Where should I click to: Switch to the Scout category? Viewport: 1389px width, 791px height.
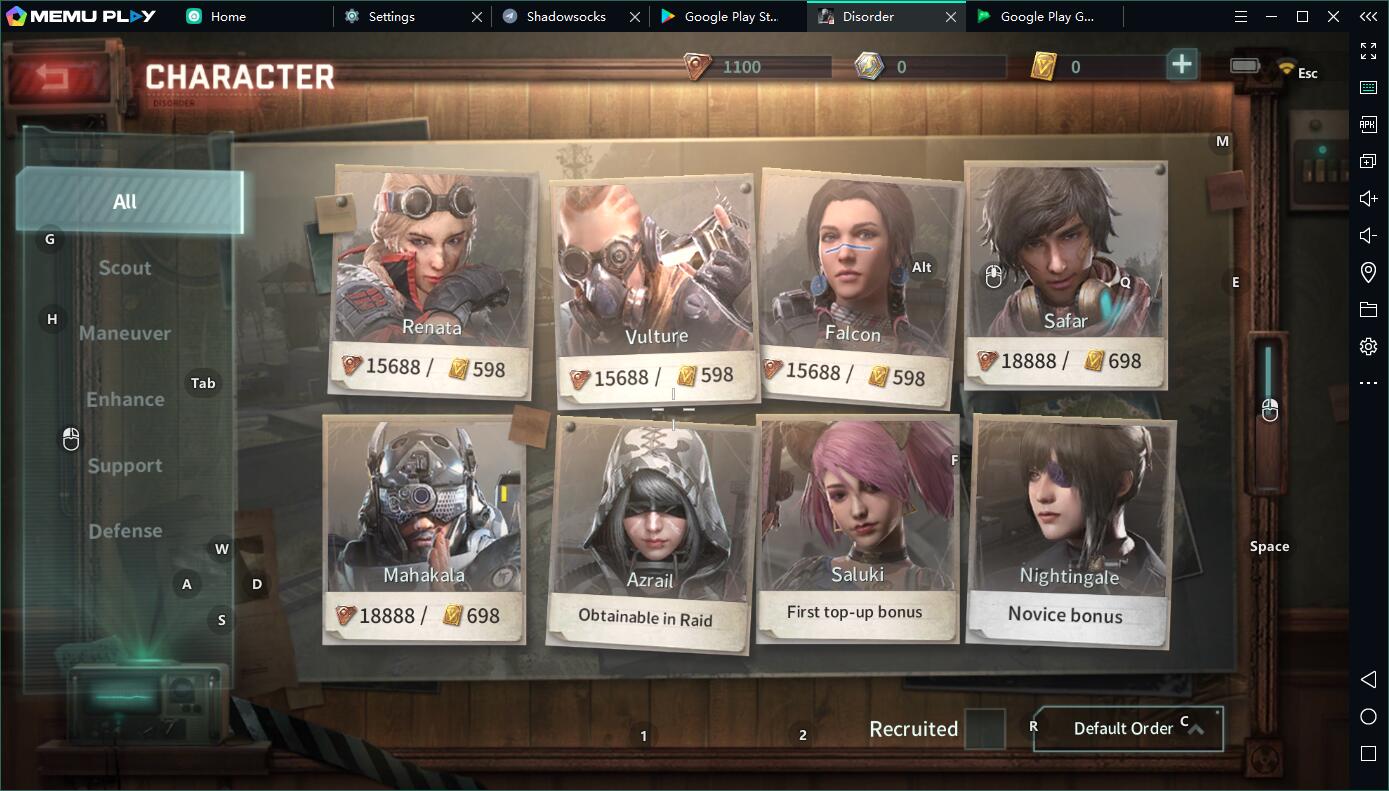click(x=125, y=268)
